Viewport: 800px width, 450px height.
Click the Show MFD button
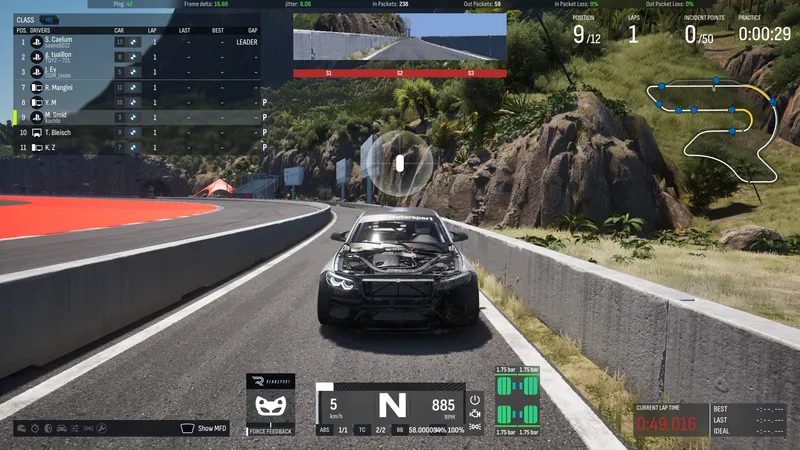coord(205,428)
